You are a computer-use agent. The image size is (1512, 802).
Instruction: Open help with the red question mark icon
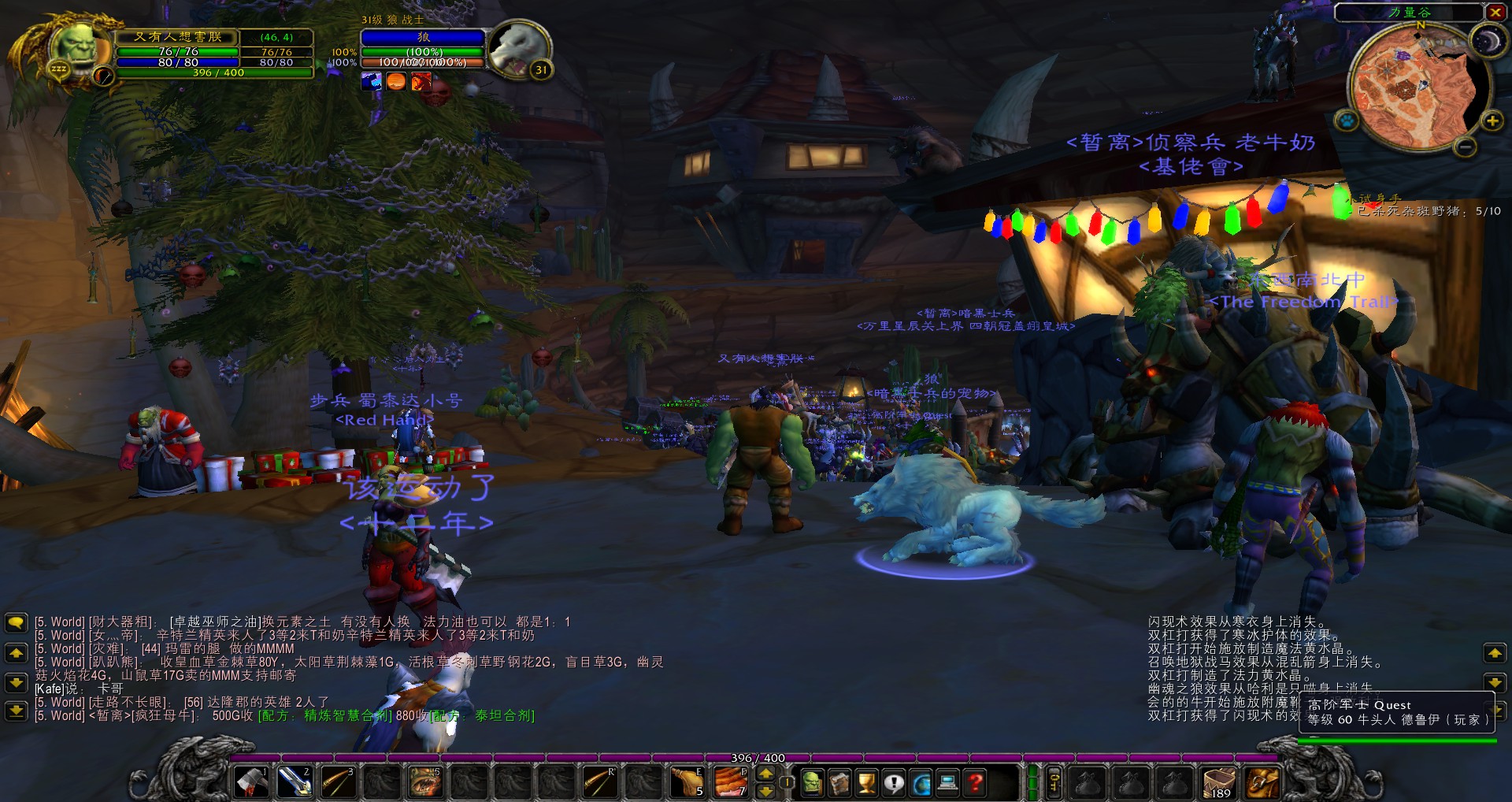click(974, 782)
